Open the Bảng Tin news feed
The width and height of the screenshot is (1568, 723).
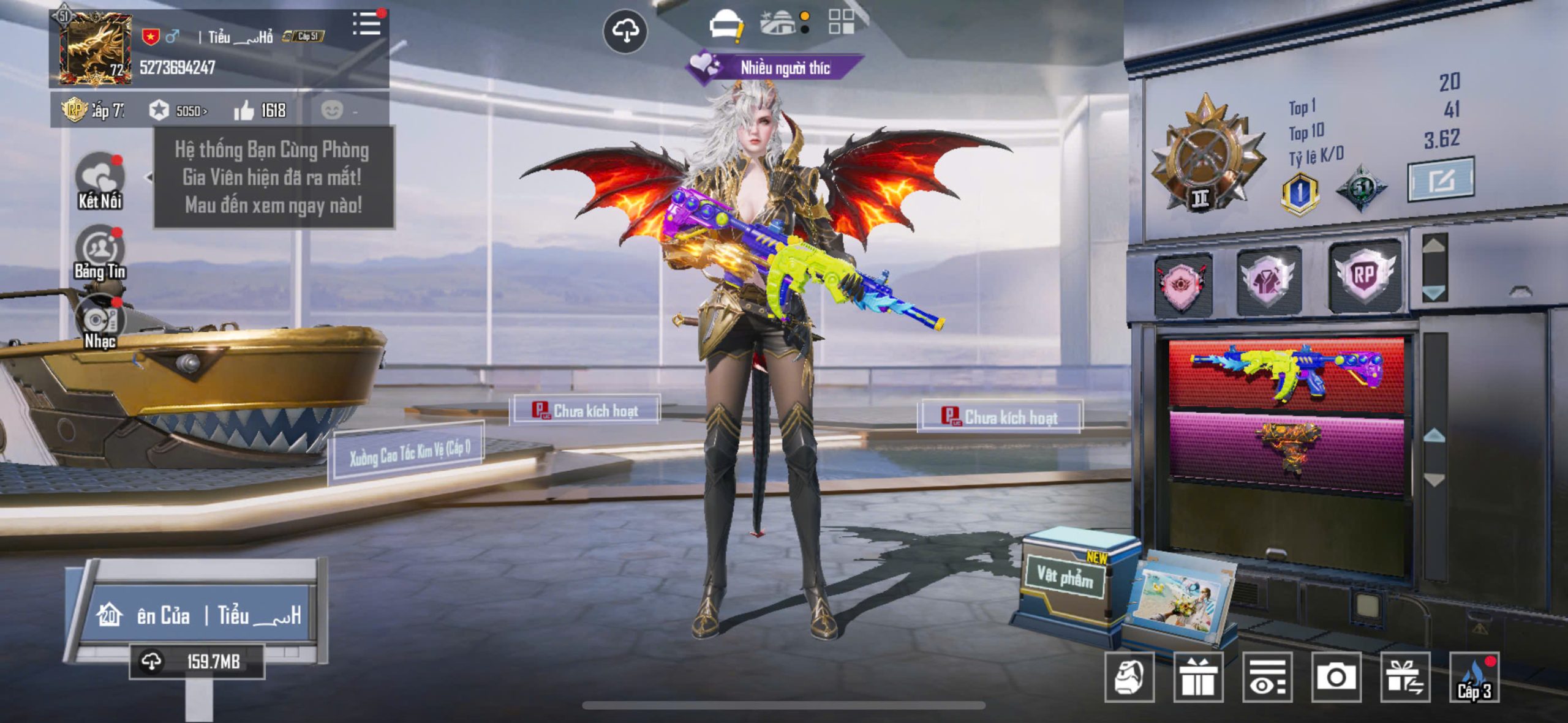tap(99, 252)
